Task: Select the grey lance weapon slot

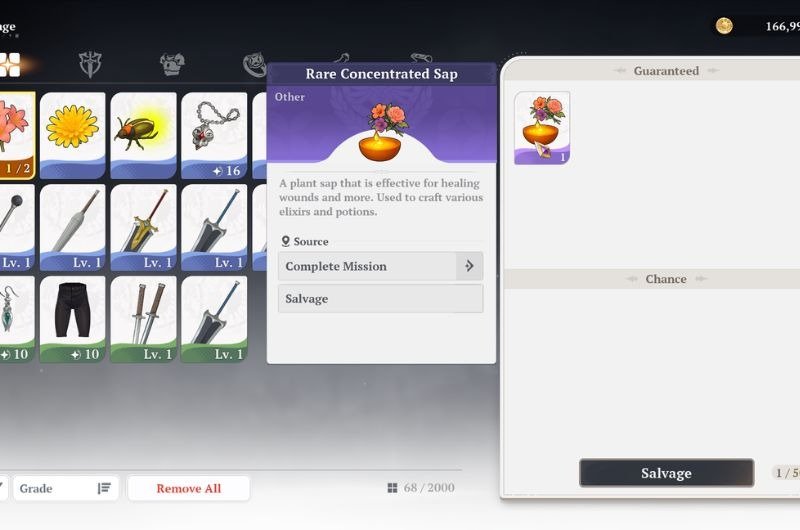Action: click(72, 227)
